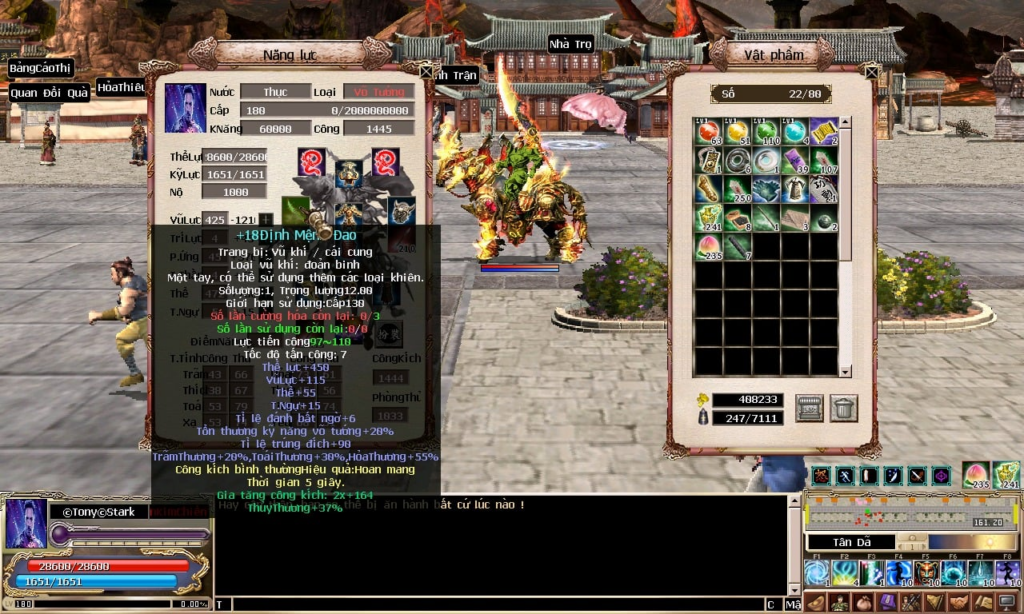Select the green blade weapon equipment slot
The height and width of the screenshot is (614, 1024).
pos(296,211)
